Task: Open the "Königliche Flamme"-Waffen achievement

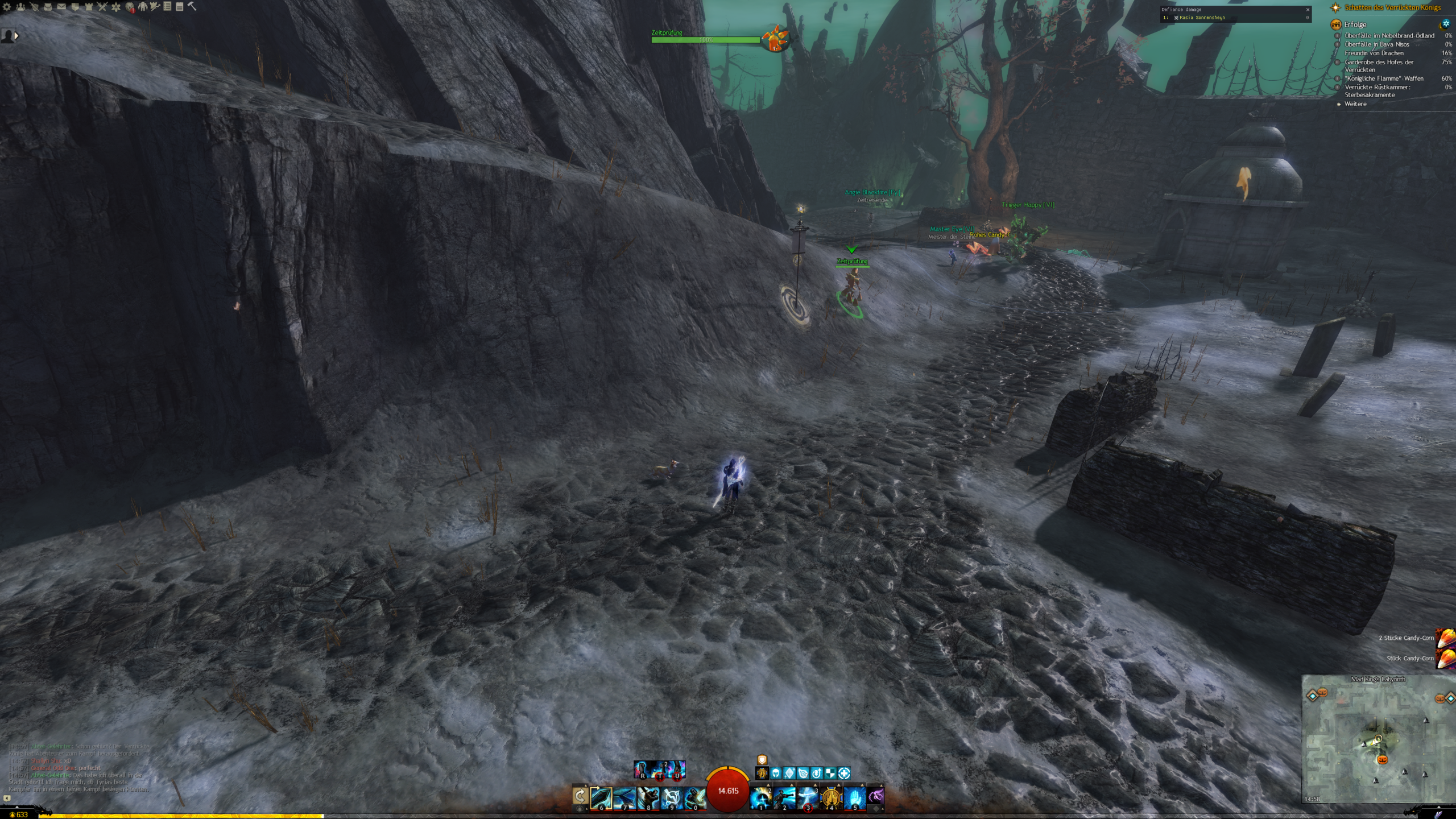Action: 1384,78
